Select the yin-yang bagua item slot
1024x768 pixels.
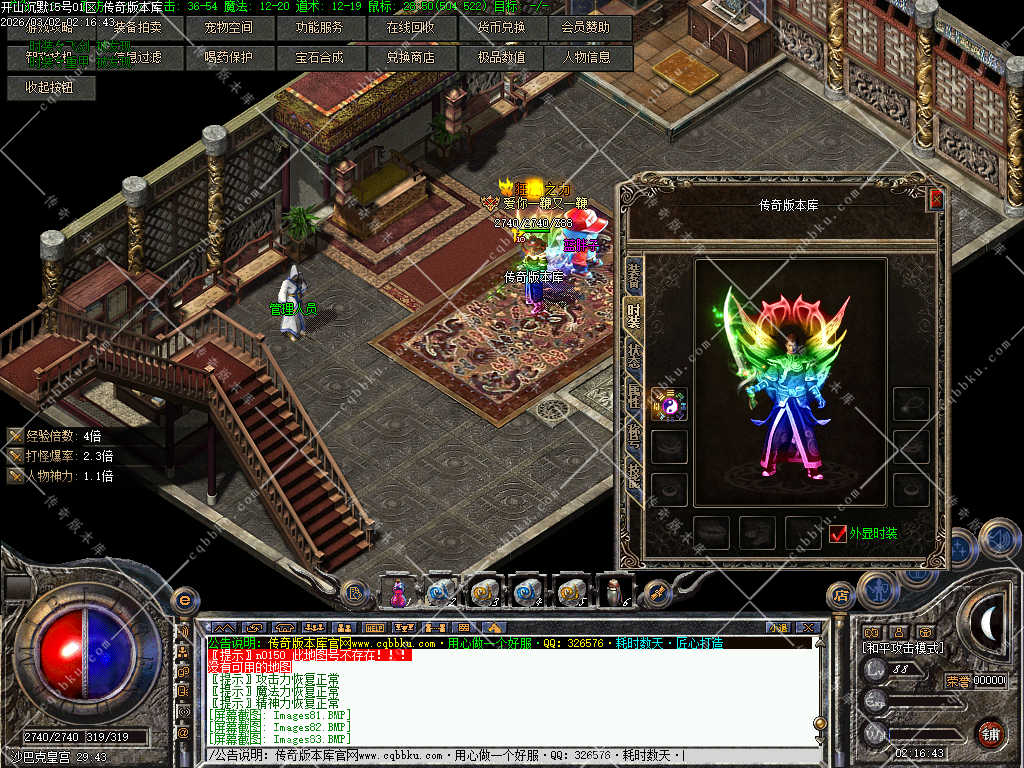pos(669,404)
